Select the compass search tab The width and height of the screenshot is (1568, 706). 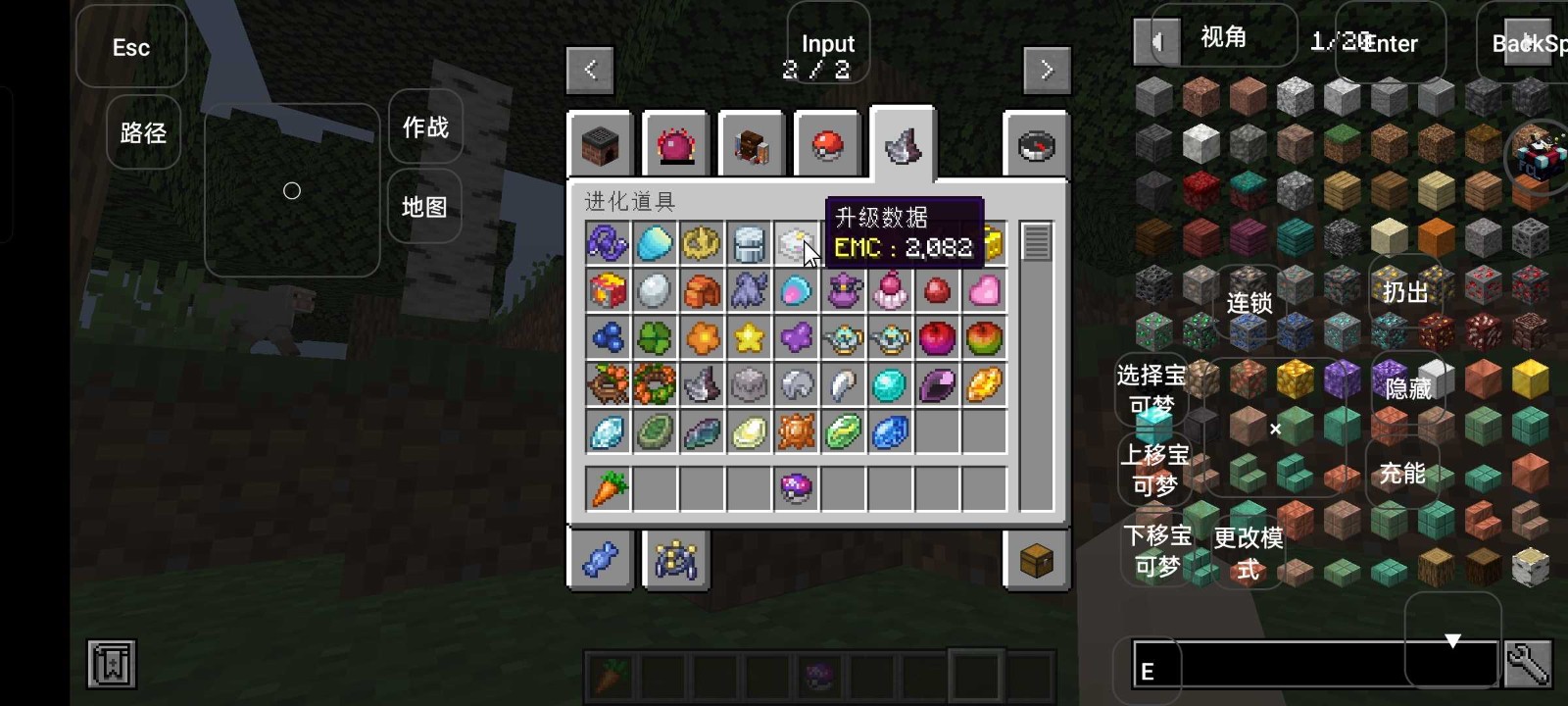[1036, 146]
